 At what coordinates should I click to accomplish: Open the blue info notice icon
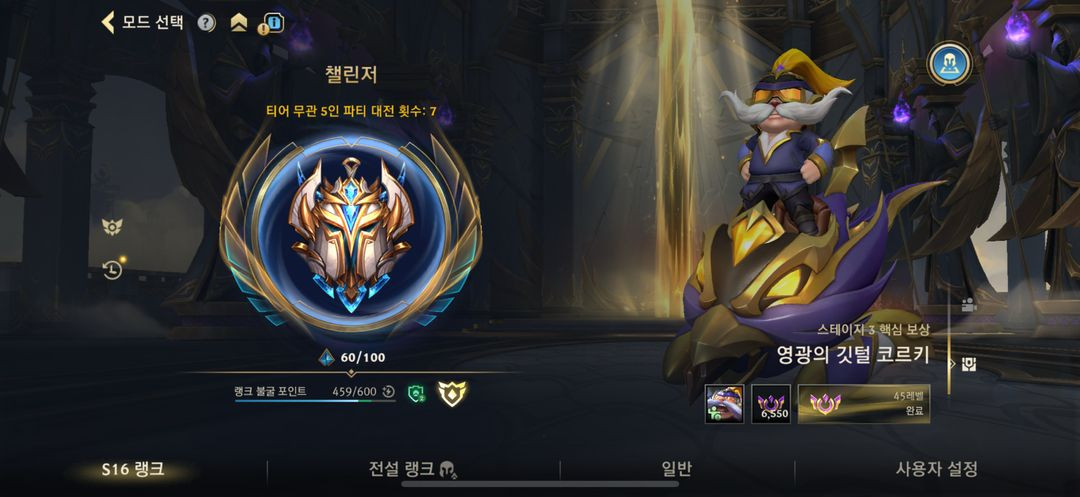coord(270,23)
